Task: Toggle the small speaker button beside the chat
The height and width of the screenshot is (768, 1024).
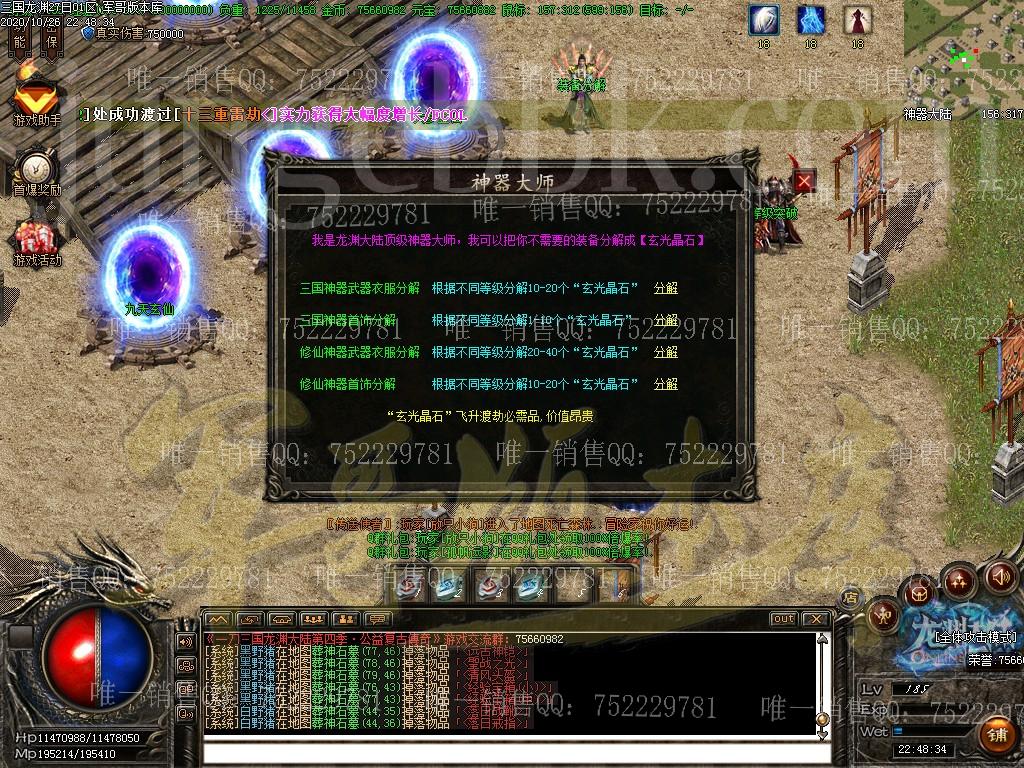Action: 185,641
